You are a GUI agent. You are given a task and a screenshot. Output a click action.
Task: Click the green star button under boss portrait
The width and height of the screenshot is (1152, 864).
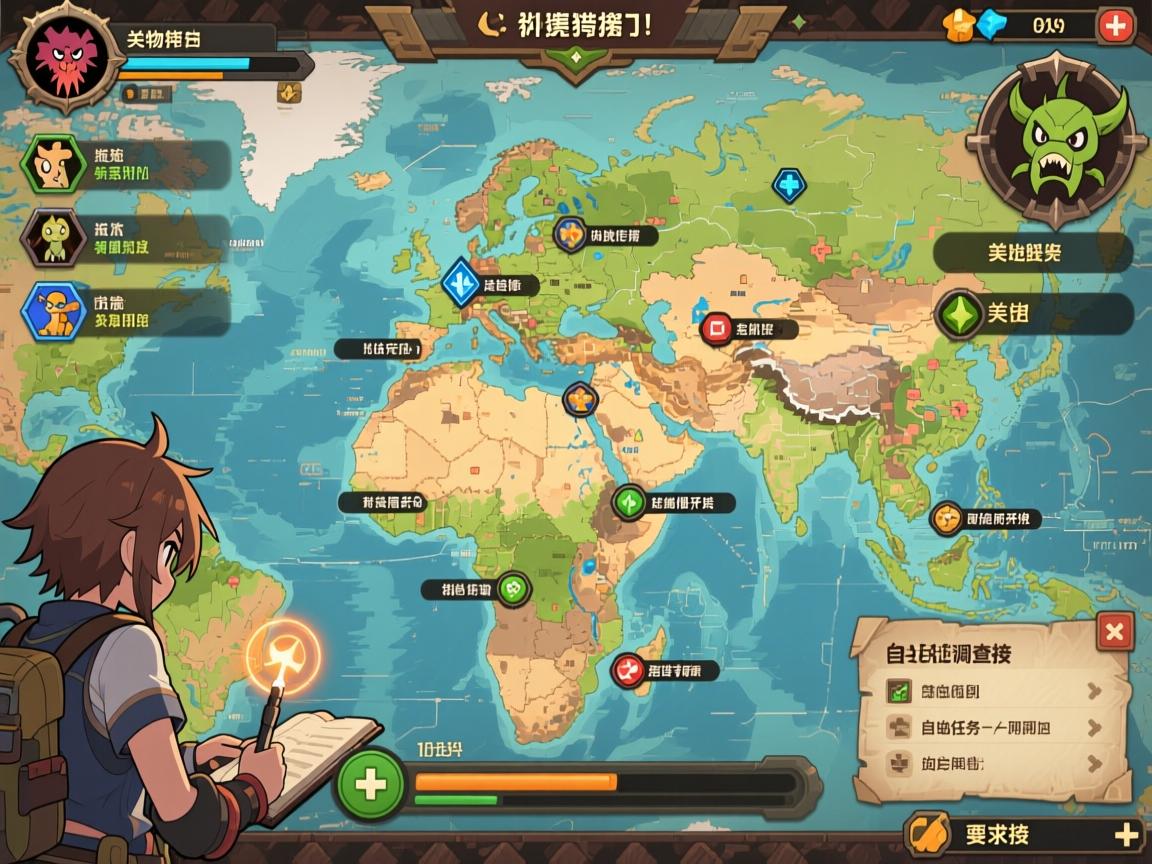point(960,314)
